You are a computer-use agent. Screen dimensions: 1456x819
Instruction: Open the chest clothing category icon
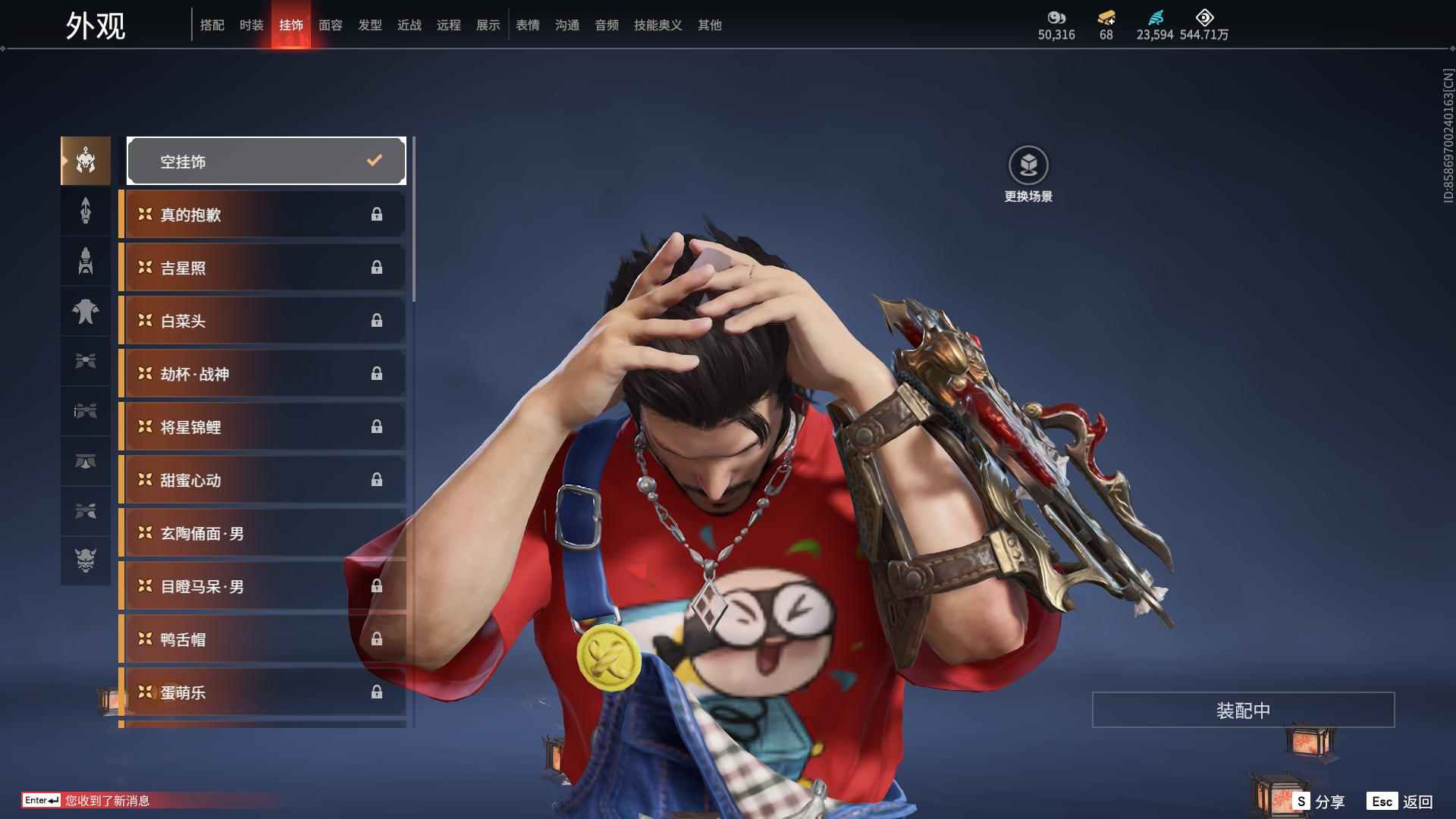(x=86, y=312)
